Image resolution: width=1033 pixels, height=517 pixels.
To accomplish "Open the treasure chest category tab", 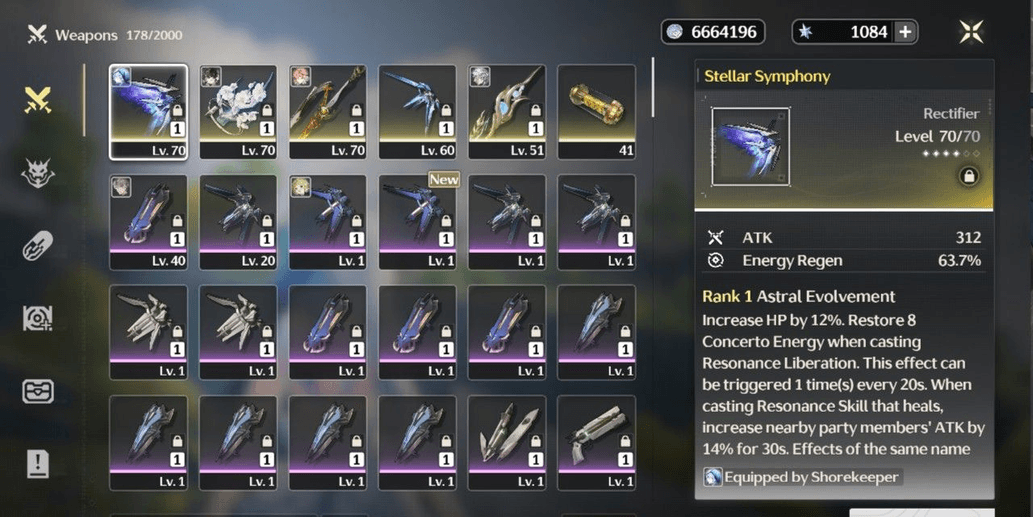I will coord(38,391).
